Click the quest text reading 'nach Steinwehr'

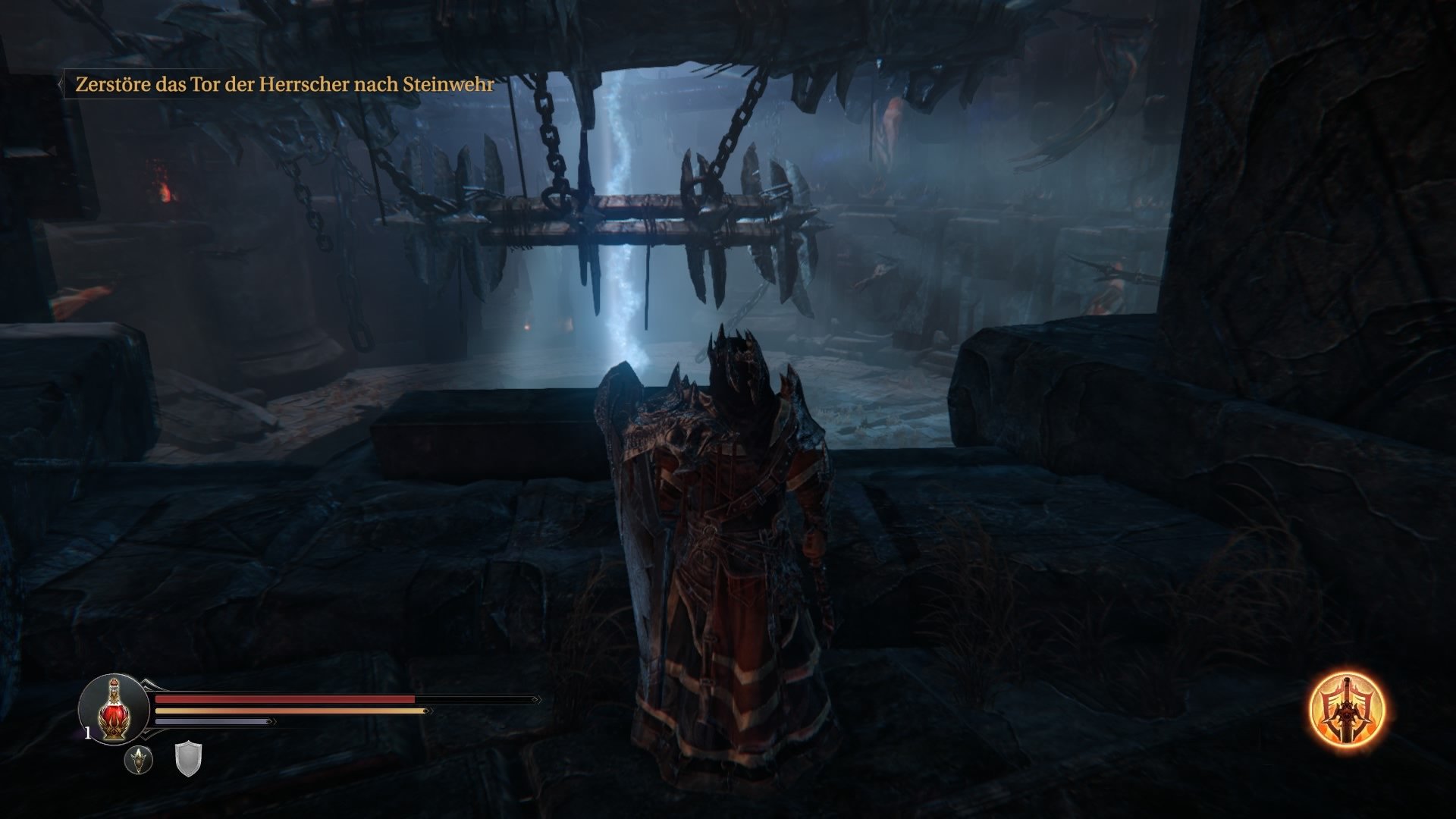[425, 86]
